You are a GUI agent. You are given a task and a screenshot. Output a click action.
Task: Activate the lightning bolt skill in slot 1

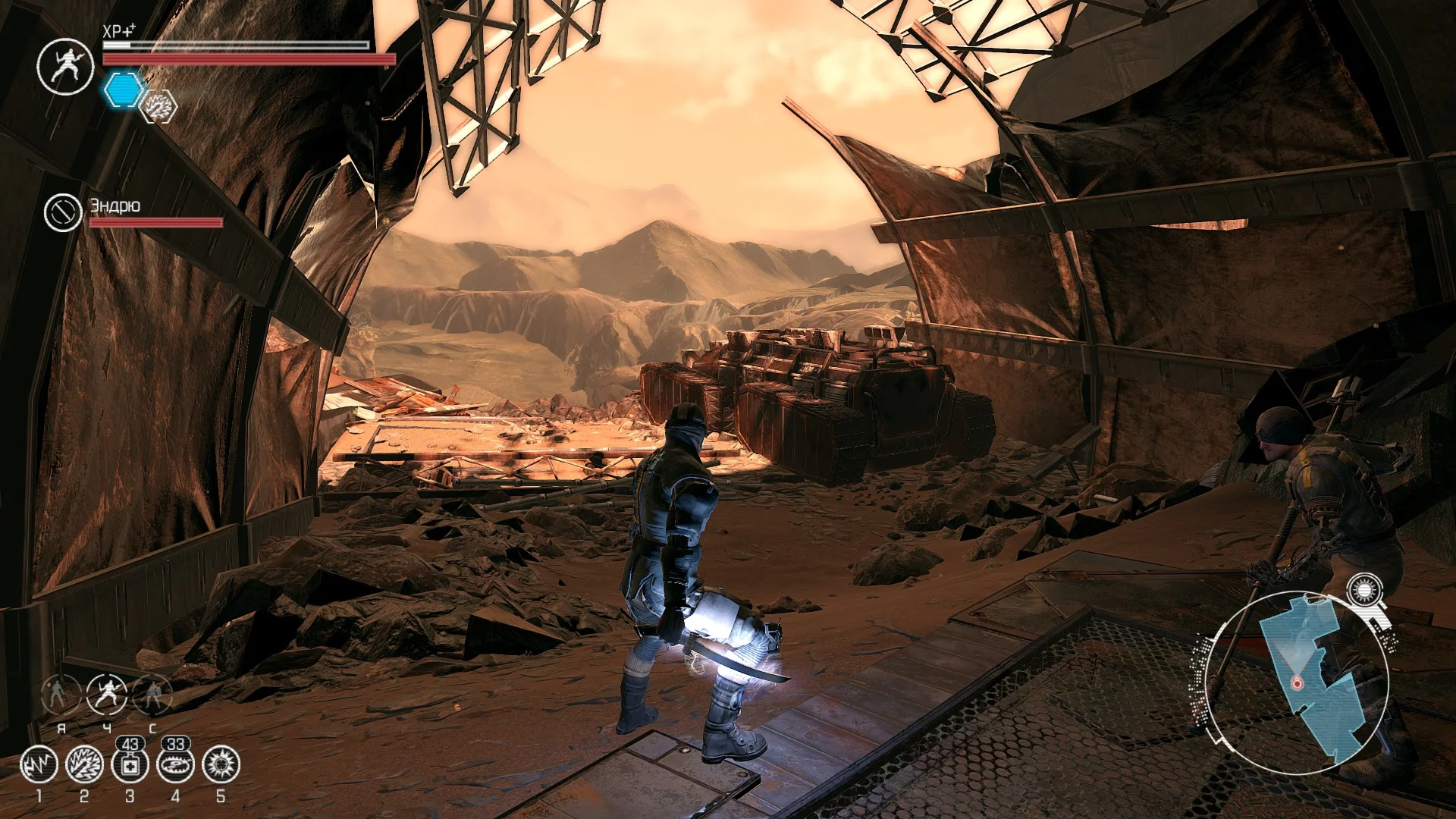click(39, 764)
